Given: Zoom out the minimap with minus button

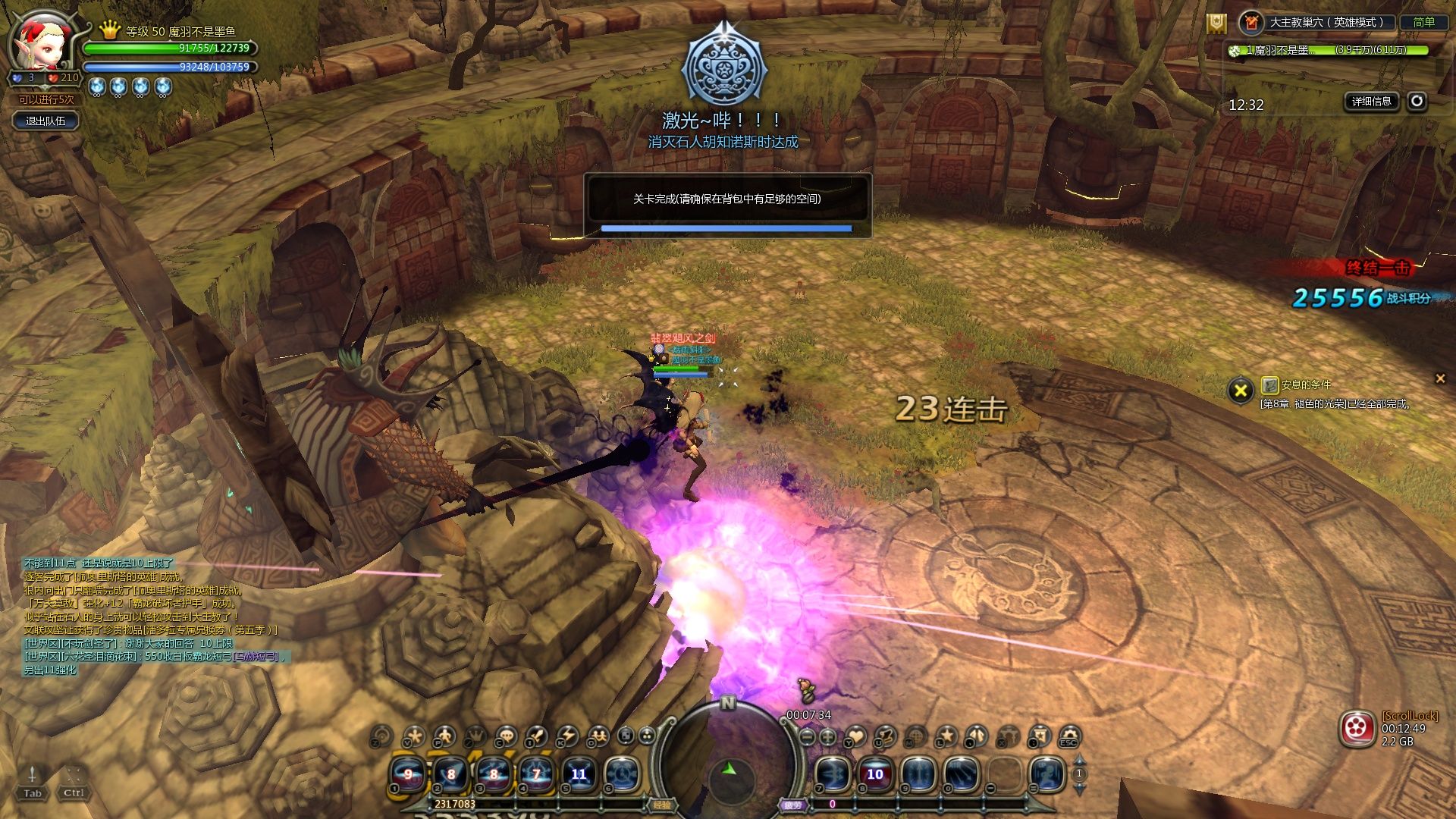Looking at the screenshot, I should pos(808,736).
